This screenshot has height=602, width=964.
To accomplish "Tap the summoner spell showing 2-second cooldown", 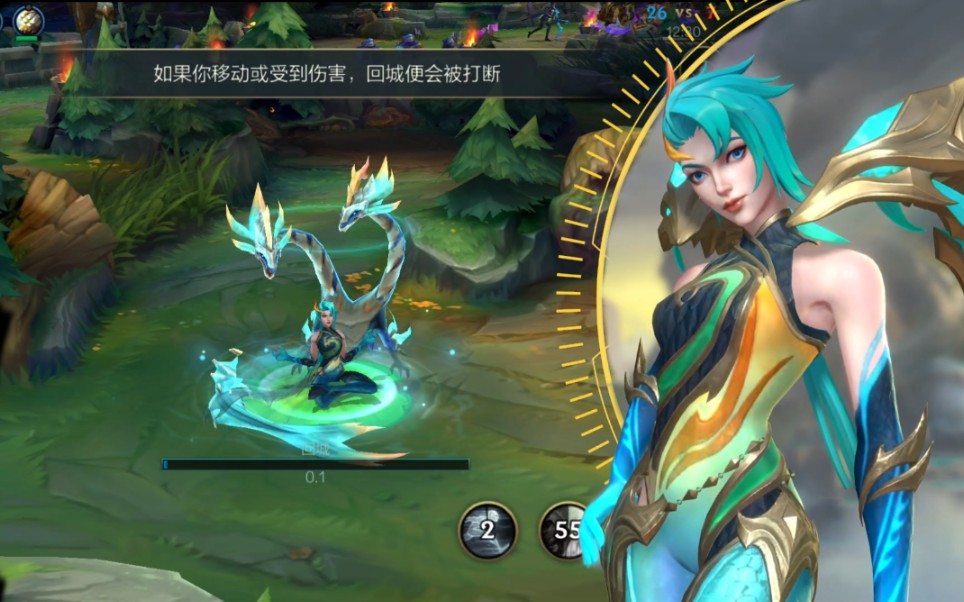I will coord(487,530).
